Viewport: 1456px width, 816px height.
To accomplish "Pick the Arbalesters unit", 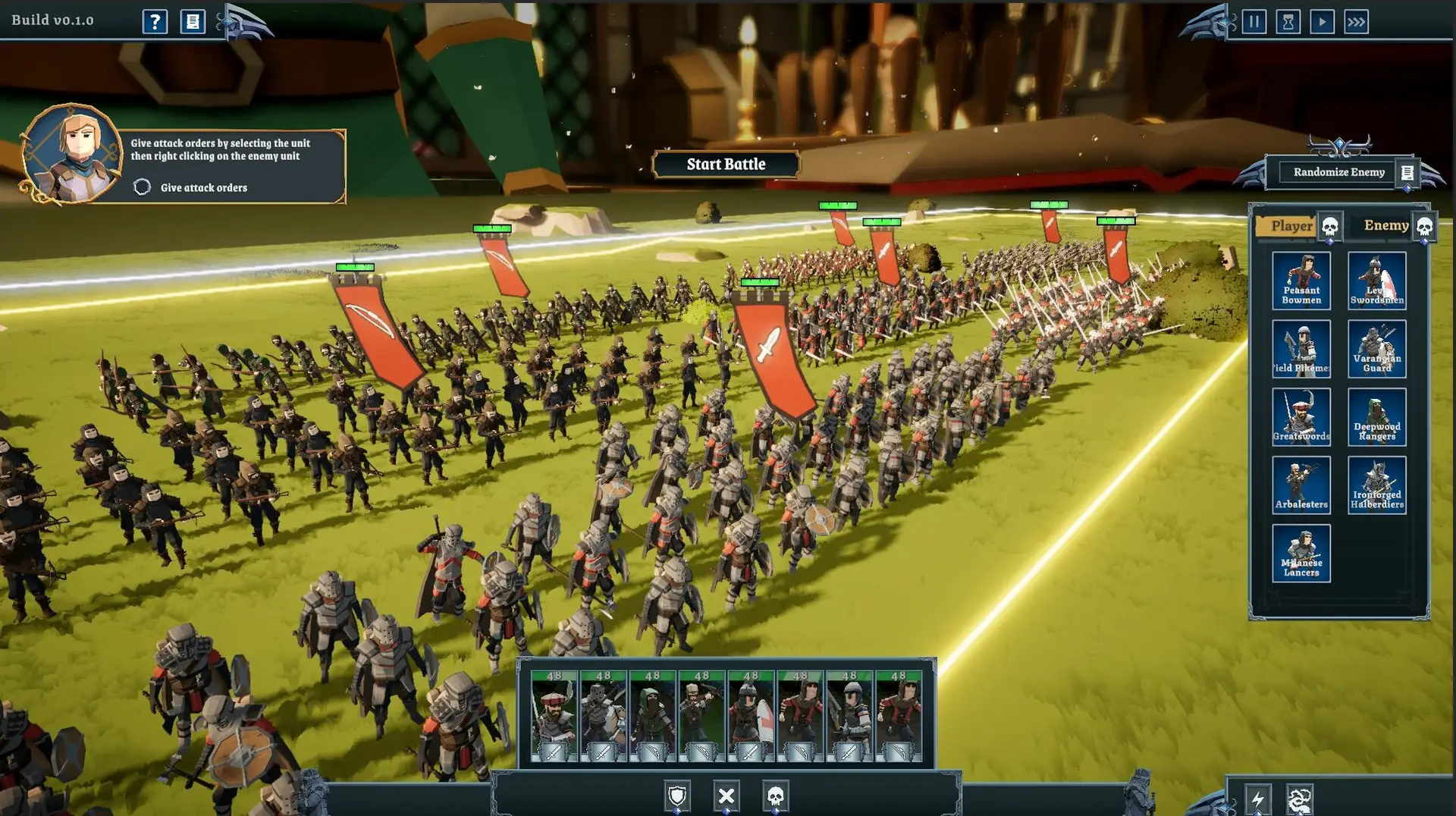I will [x=1301, y=485].
